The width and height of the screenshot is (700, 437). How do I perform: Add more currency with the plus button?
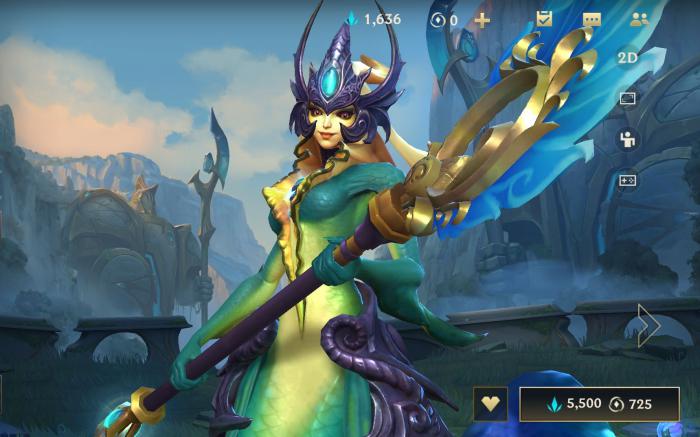point(482,20)
